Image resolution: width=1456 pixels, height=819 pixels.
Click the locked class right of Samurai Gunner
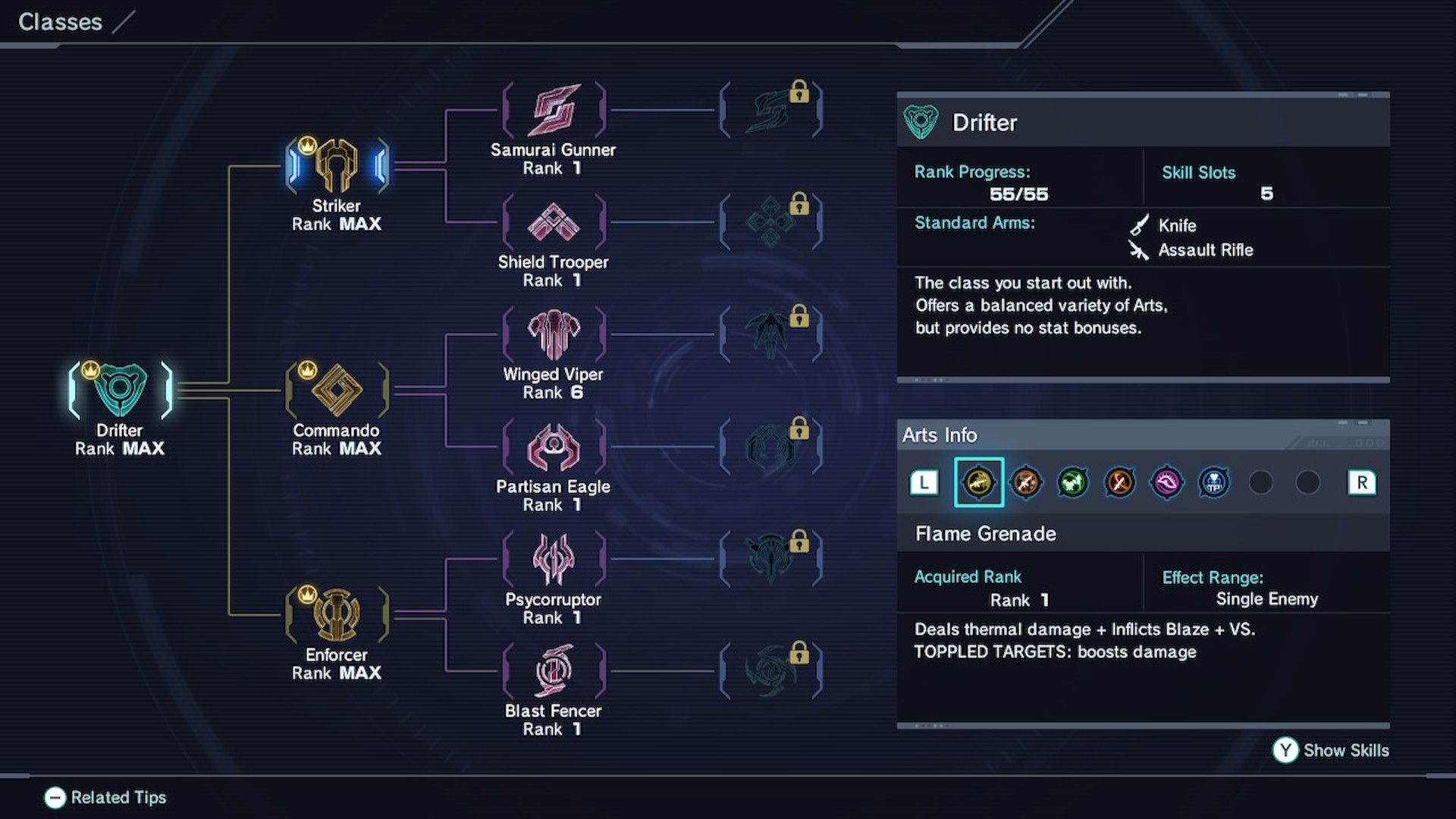tap(770, 106)
